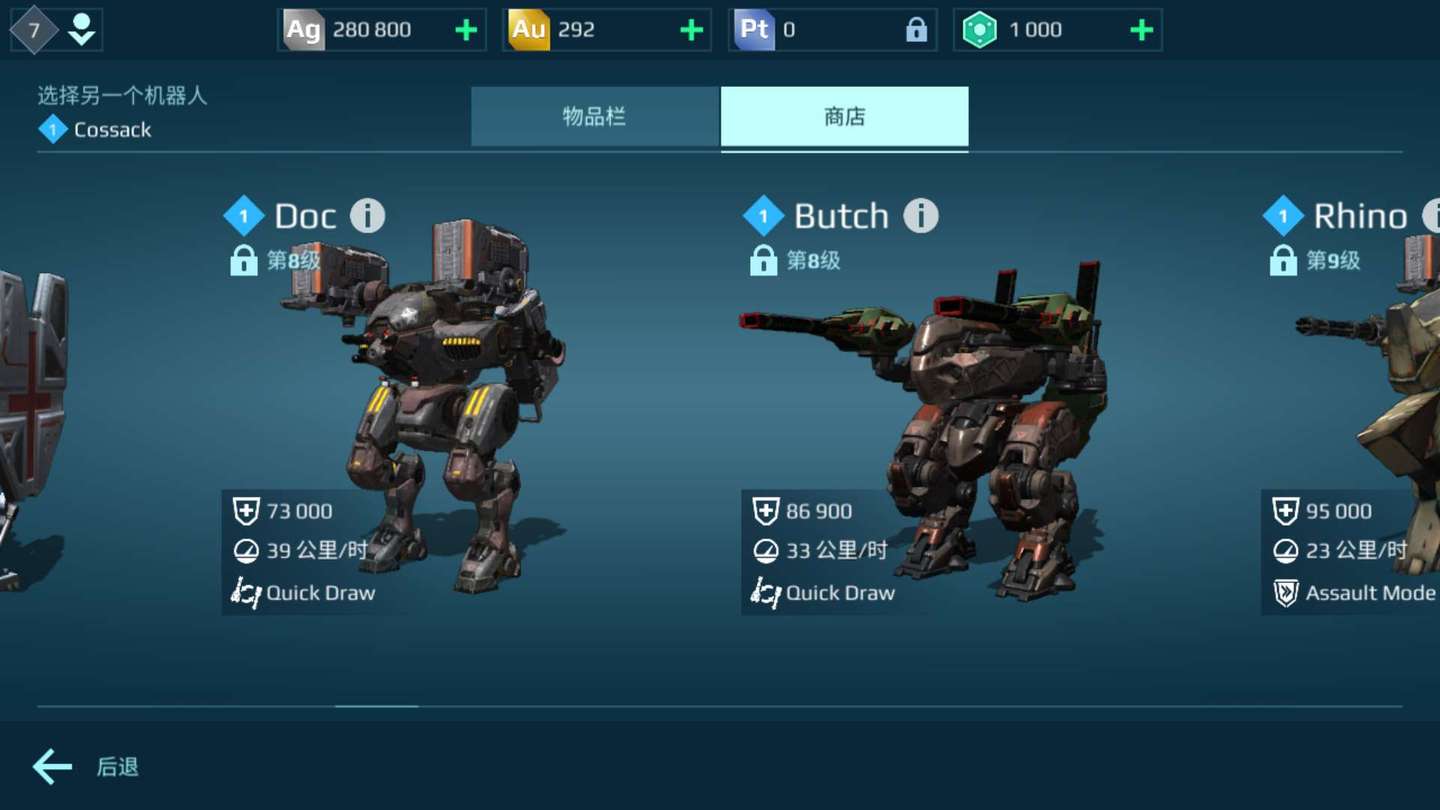Open the Butch robot info panel
Screen dimensions: 1440x810
pos(920,215)
